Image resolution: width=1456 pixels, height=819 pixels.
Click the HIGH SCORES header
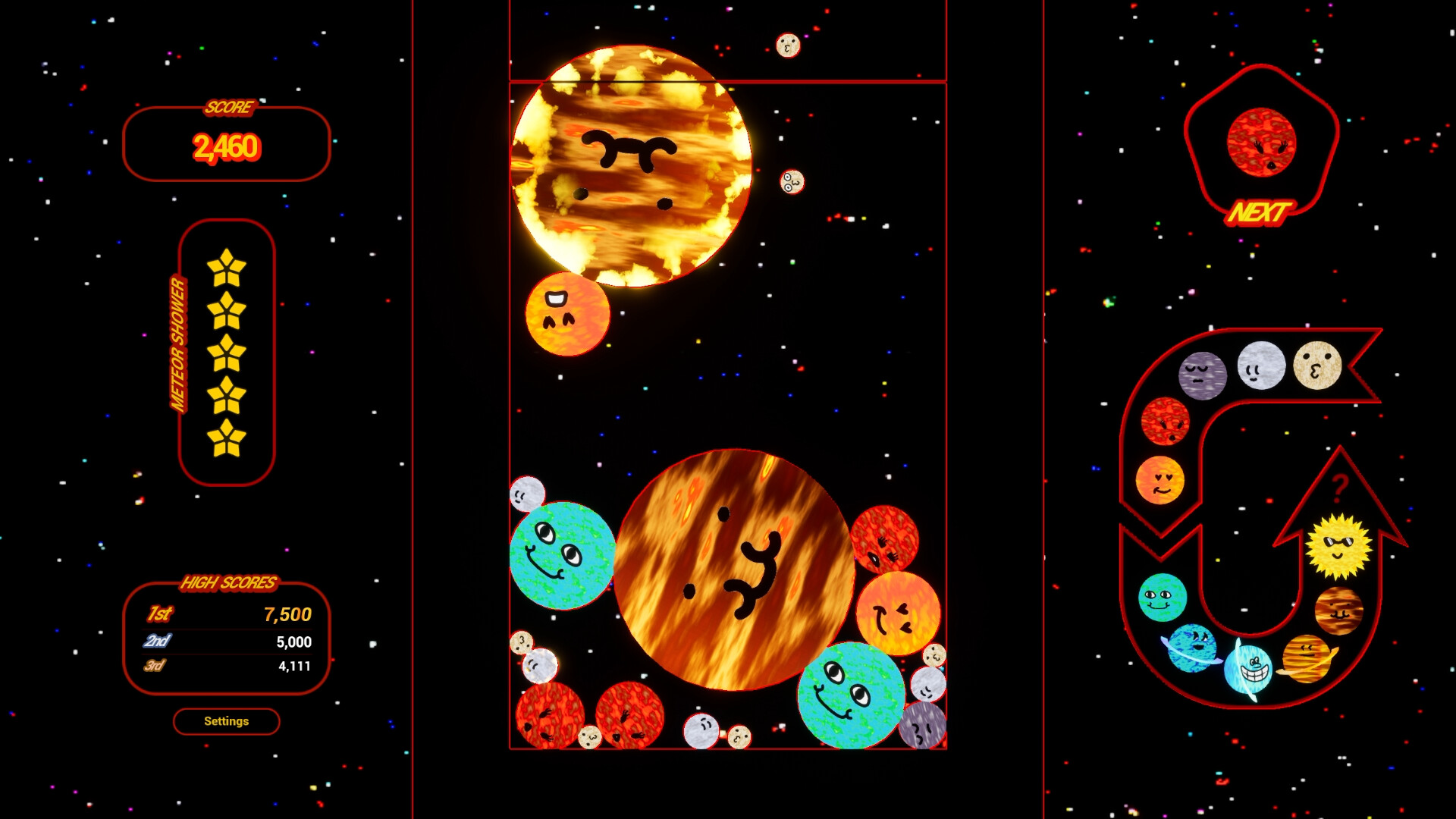pyautogui.click(x=230, y=583)
